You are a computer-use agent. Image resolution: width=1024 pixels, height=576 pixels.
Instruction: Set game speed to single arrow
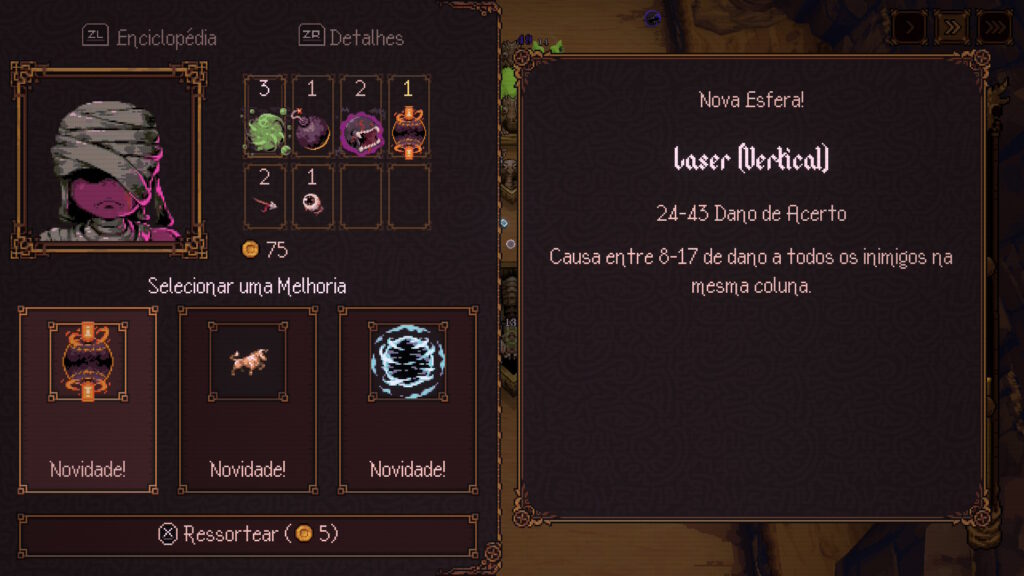[909, 26]
